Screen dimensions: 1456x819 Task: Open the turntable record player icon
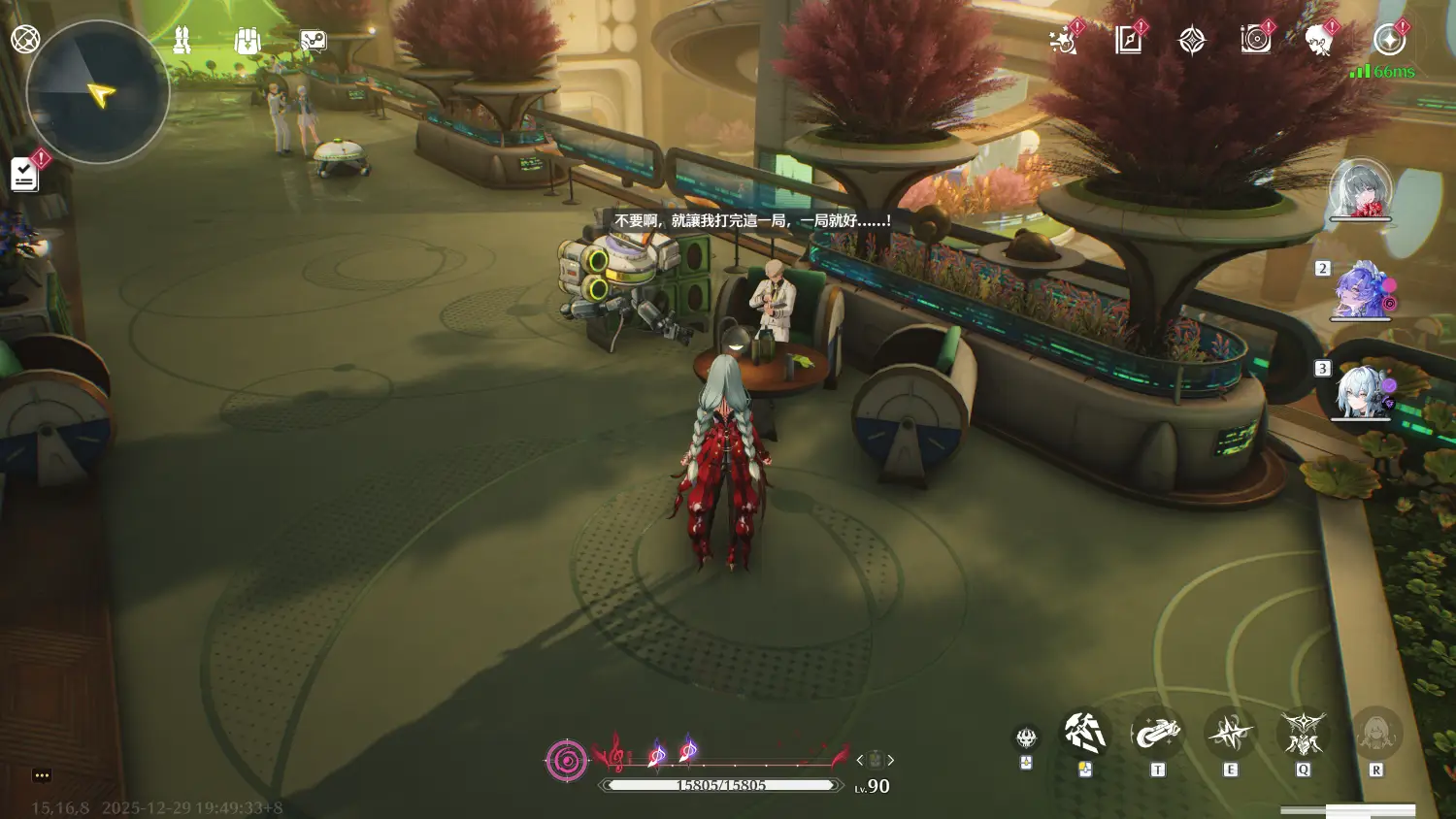(1256, 40)
